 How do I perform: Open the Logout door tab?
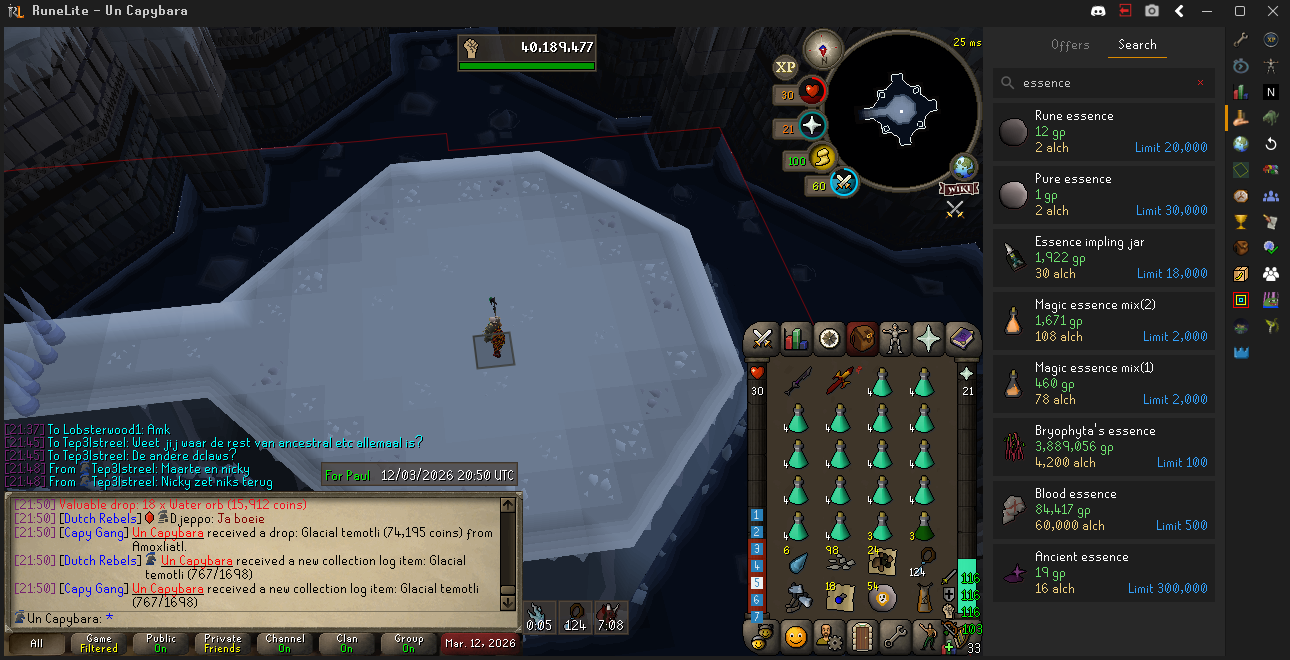[862, 636]
